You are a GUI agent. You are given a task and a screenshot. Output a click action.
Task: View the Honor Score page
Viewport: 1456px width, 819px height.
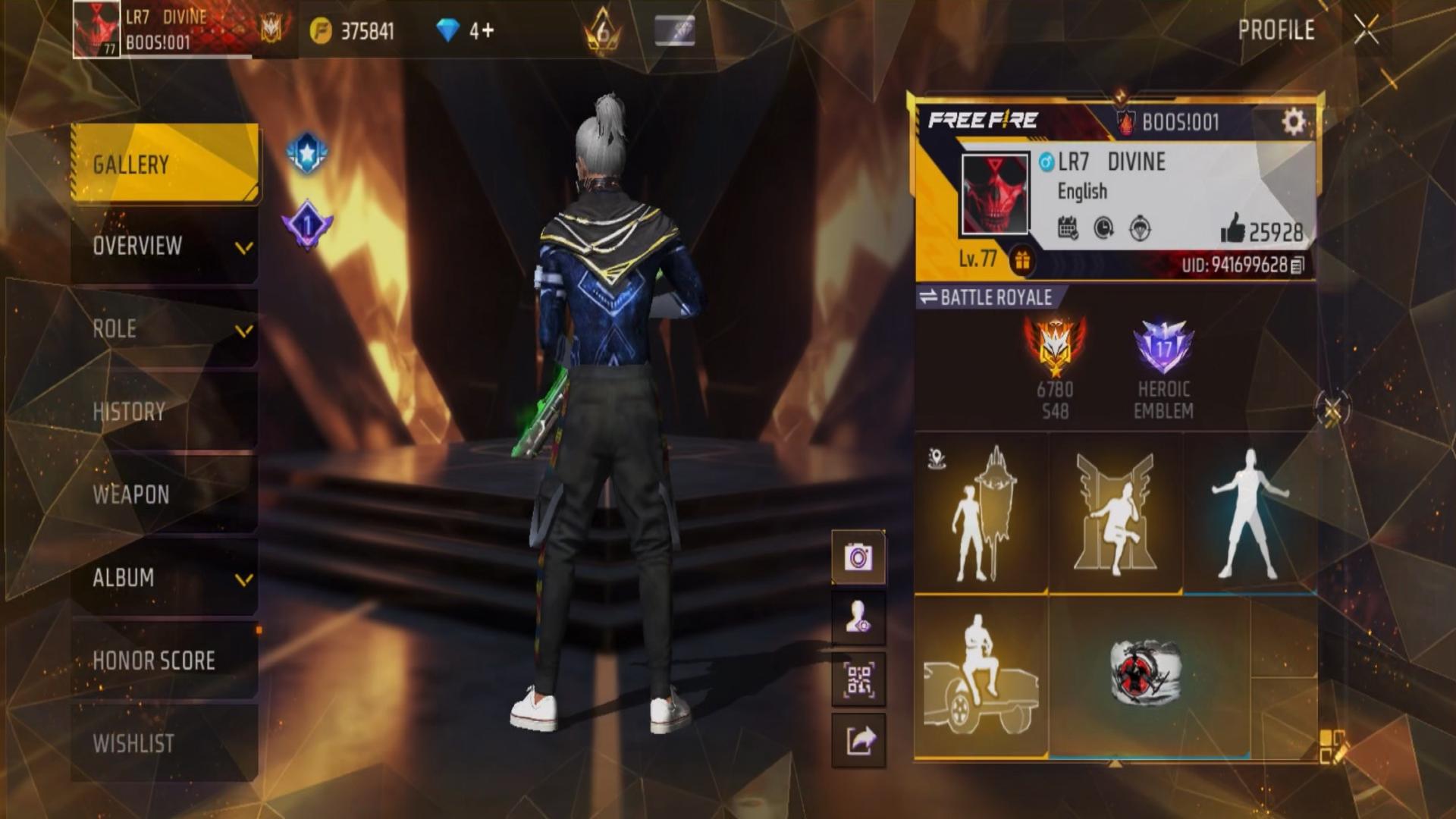tap(165, 661)
